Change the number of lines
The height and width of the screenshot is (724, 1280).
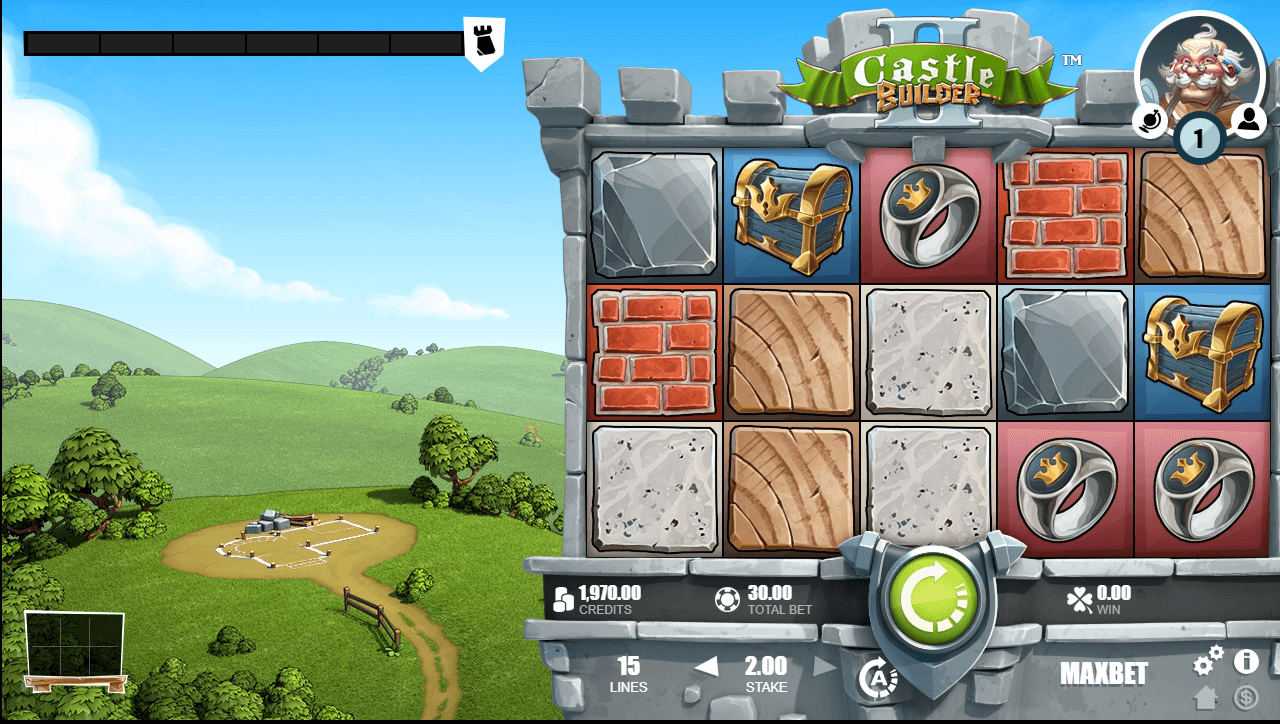pyautogui.click(x=628, y=674)
